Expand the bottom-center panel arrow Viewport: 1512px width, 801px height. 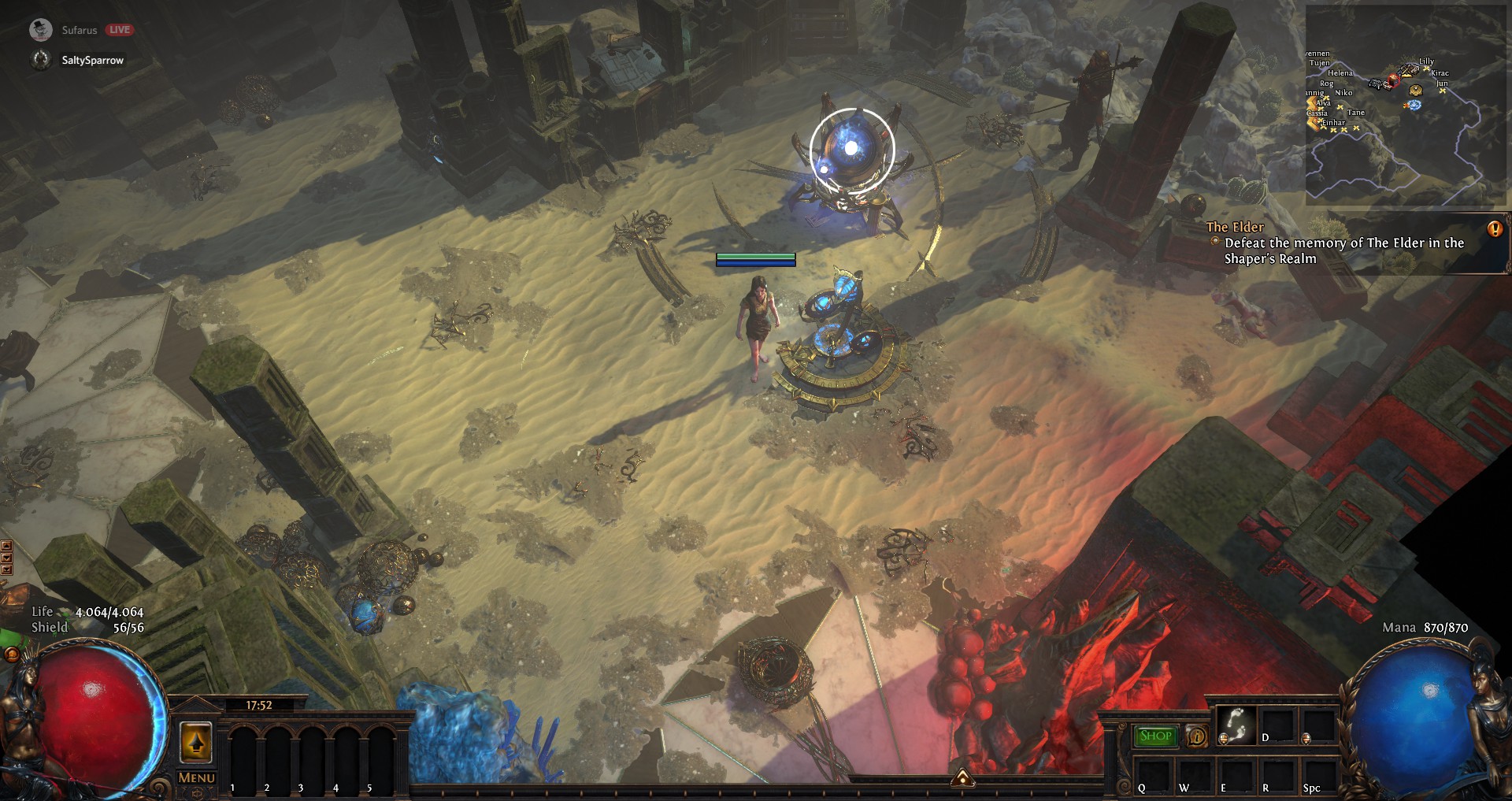pos(962,779)
